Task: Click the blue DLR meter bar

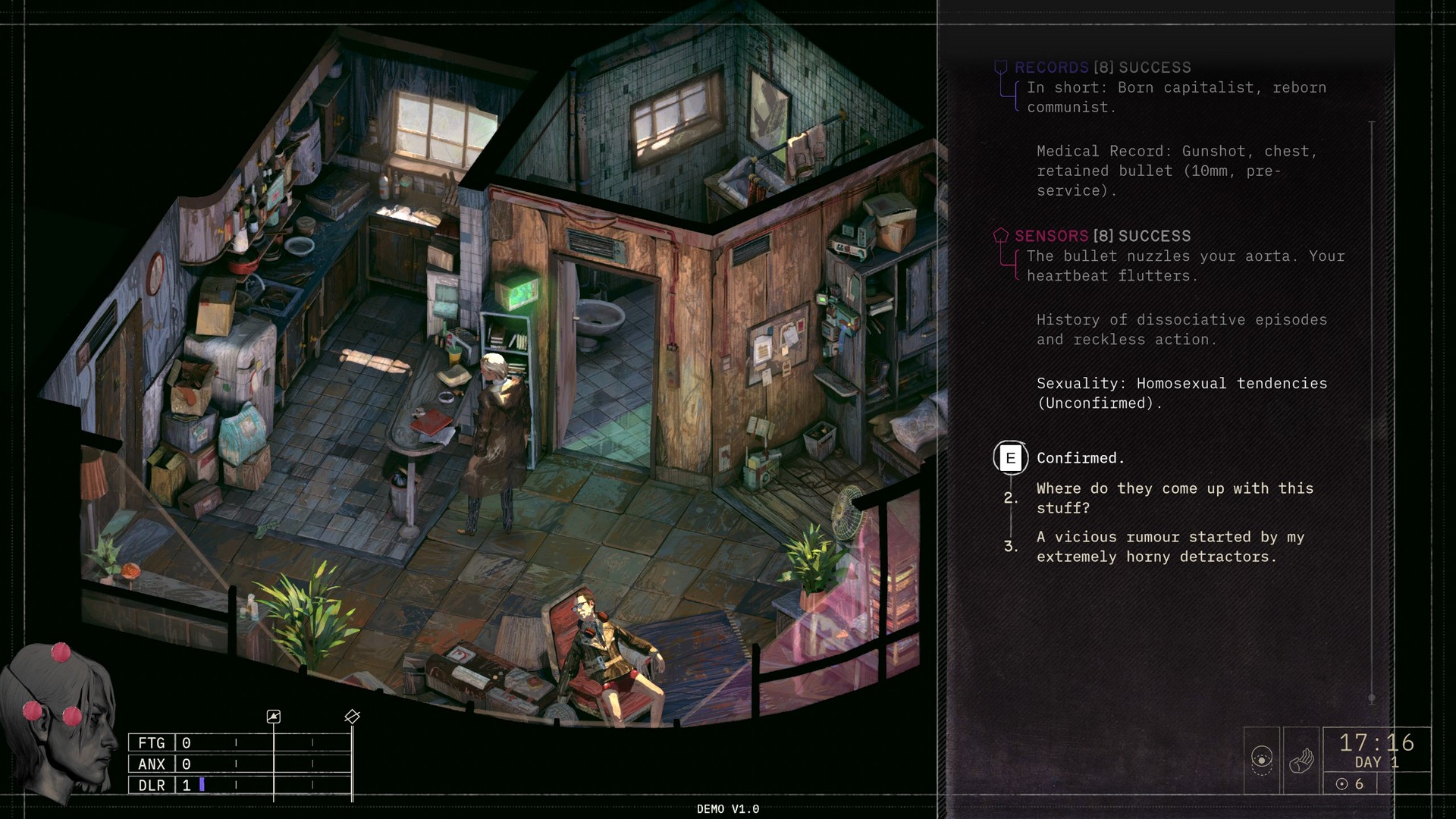Action: click(x=200, y=786)
